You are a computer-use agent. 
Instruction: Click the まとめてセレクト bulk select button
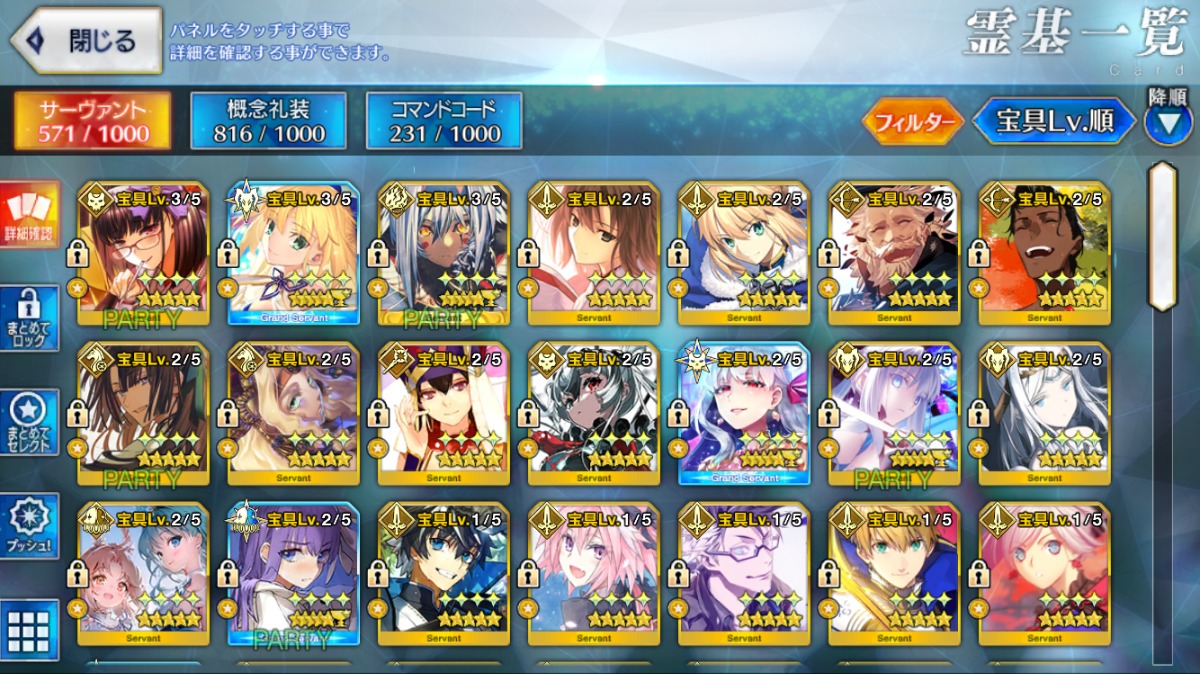coord(30,422)
